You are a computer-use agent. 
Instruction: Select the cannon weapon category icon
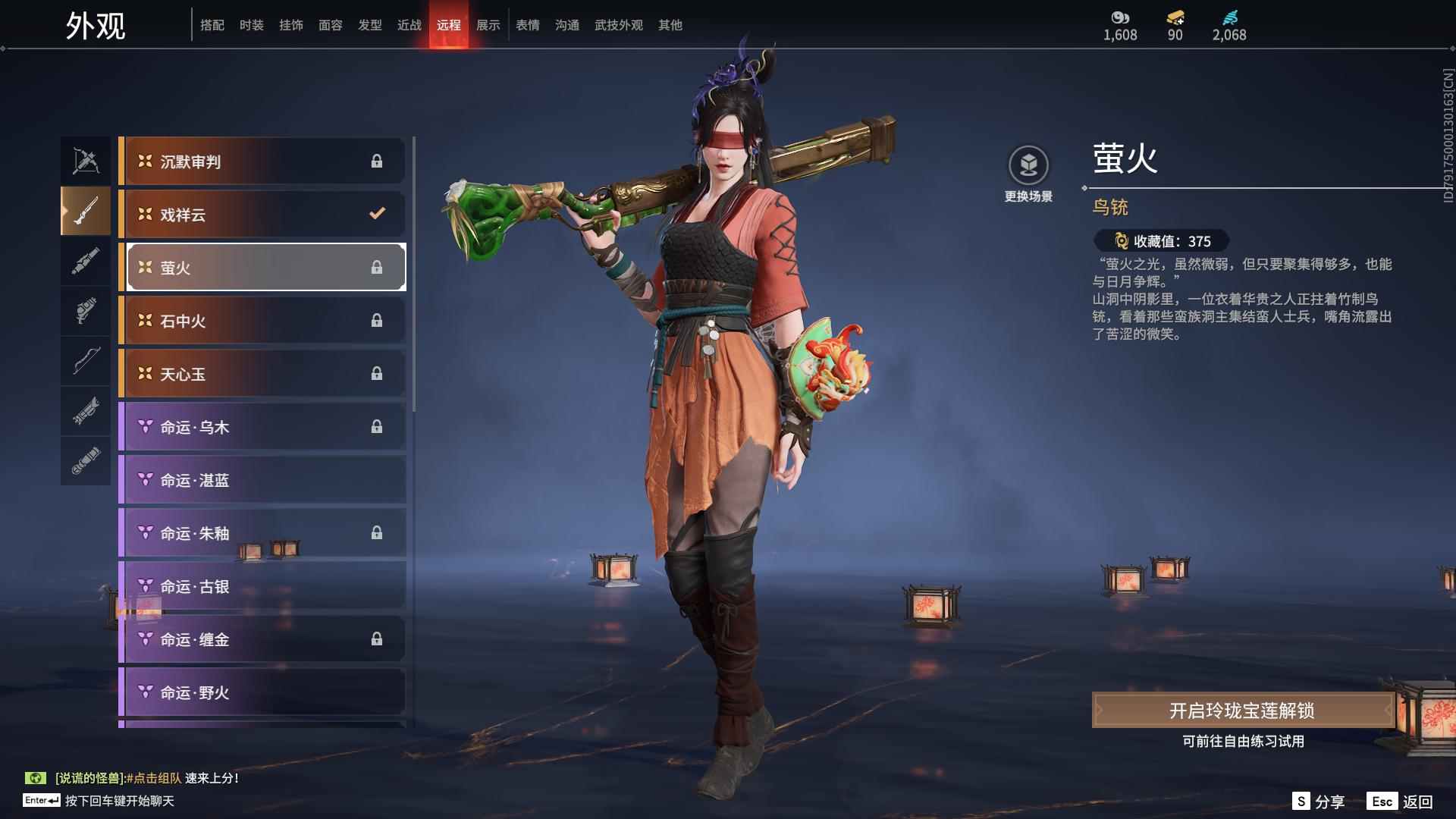pyautogui.click(x=85, y=262)
